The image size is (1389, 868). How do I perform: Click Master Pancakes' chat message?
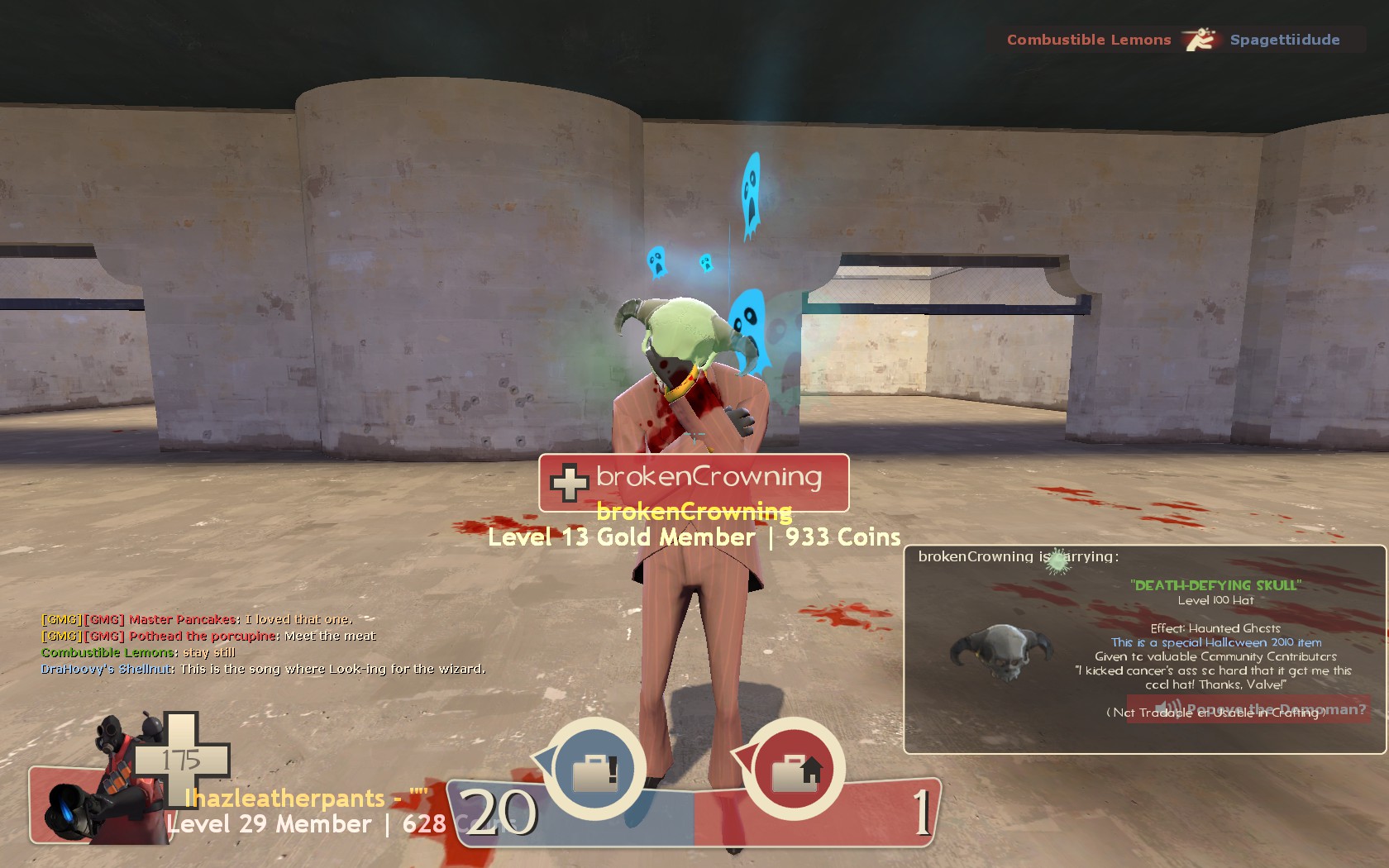pyautogui.click(x=198, y=619)
